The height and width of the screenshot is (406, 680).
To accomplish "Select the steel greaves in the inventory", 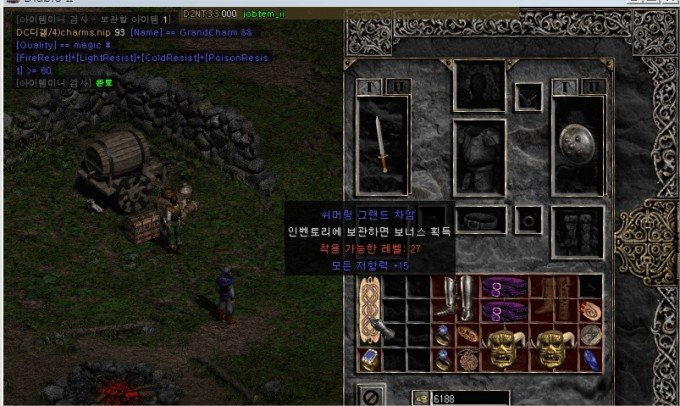I will [456, 298].
